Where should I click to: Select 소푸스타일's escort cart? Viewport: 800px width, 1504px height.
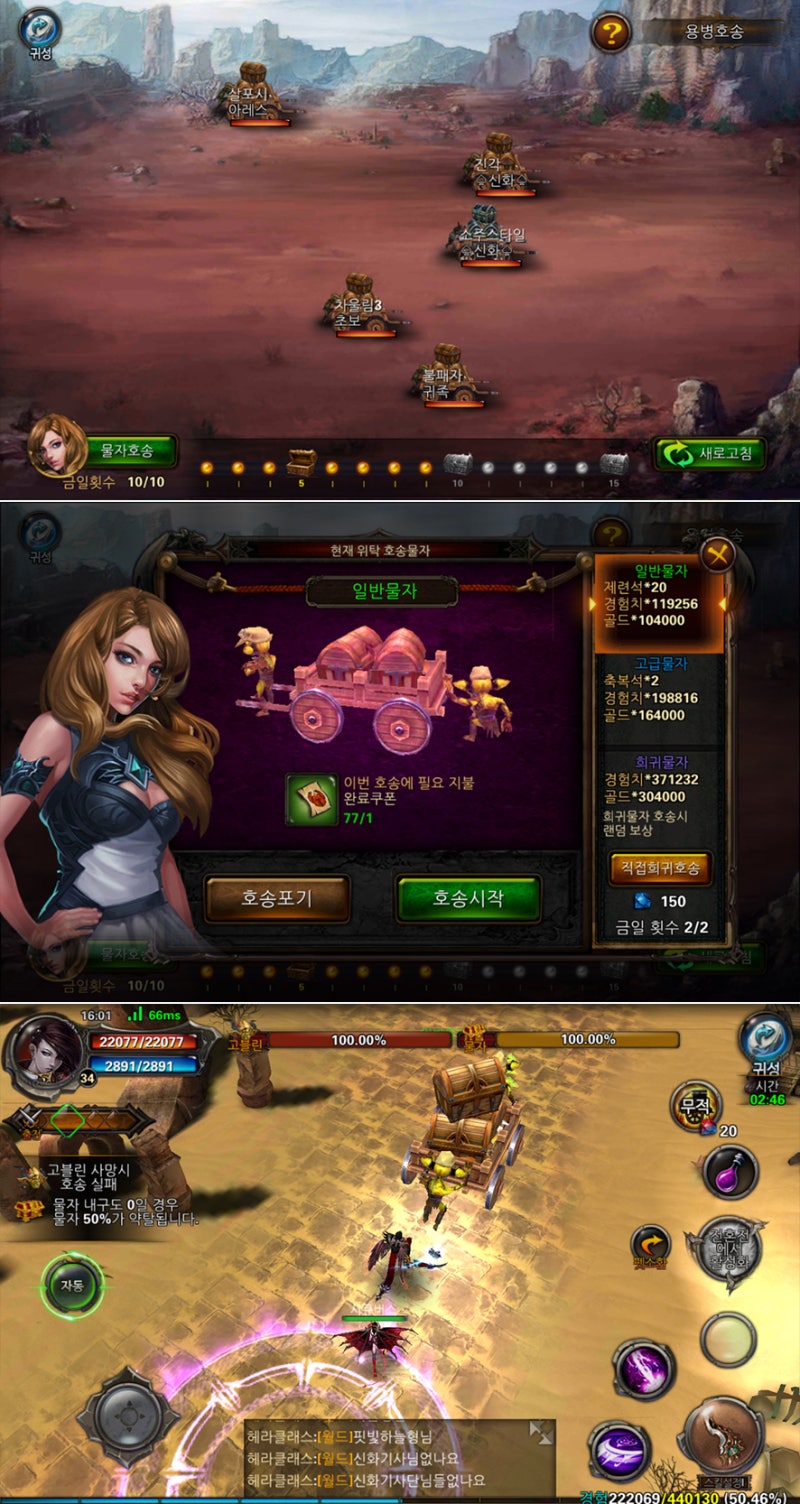pyautogui.click(x=487, y=234)
